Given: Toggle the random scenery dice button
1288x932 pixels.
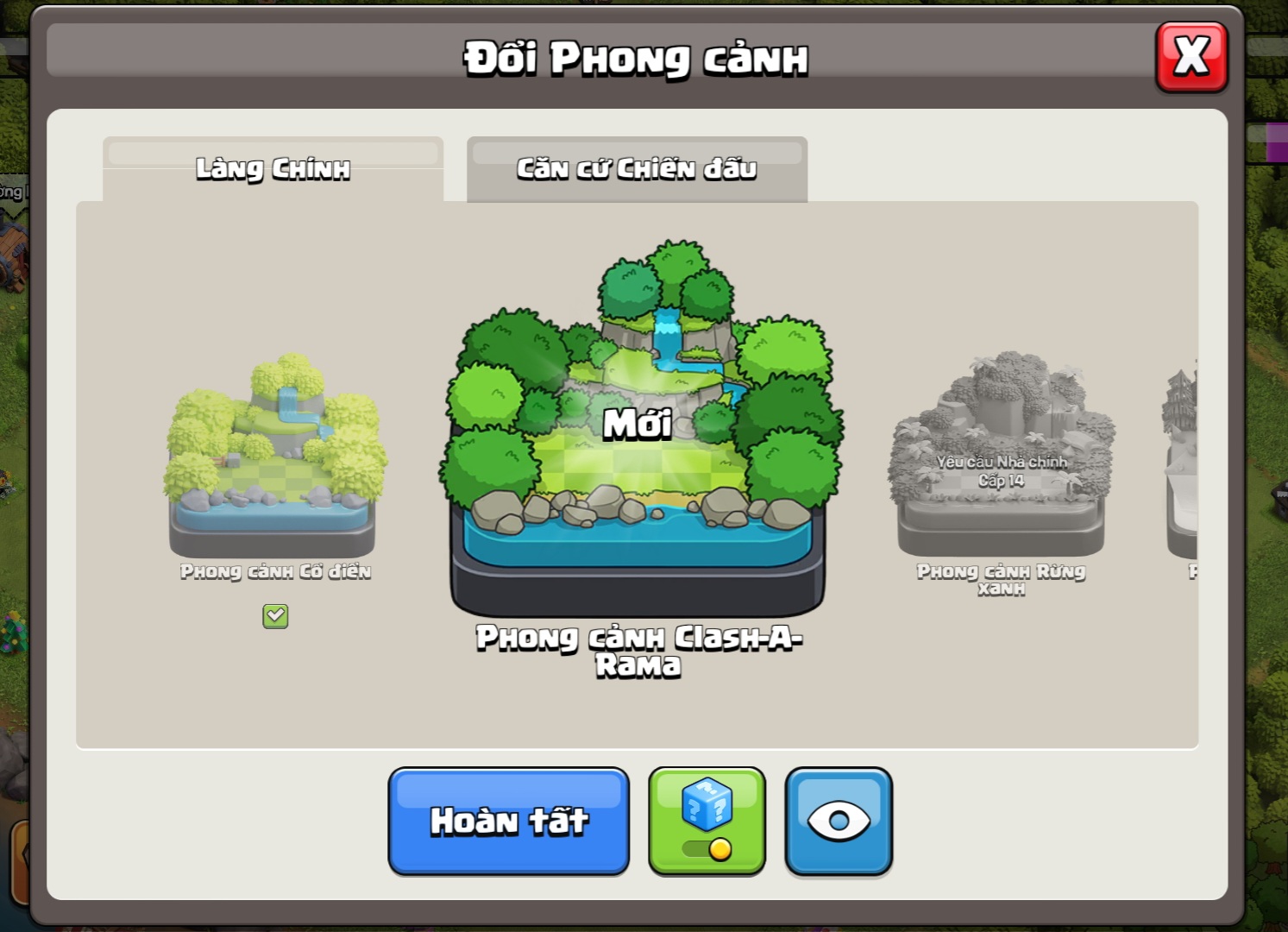Looking at the screenshot, I should (x=707, y=821).
